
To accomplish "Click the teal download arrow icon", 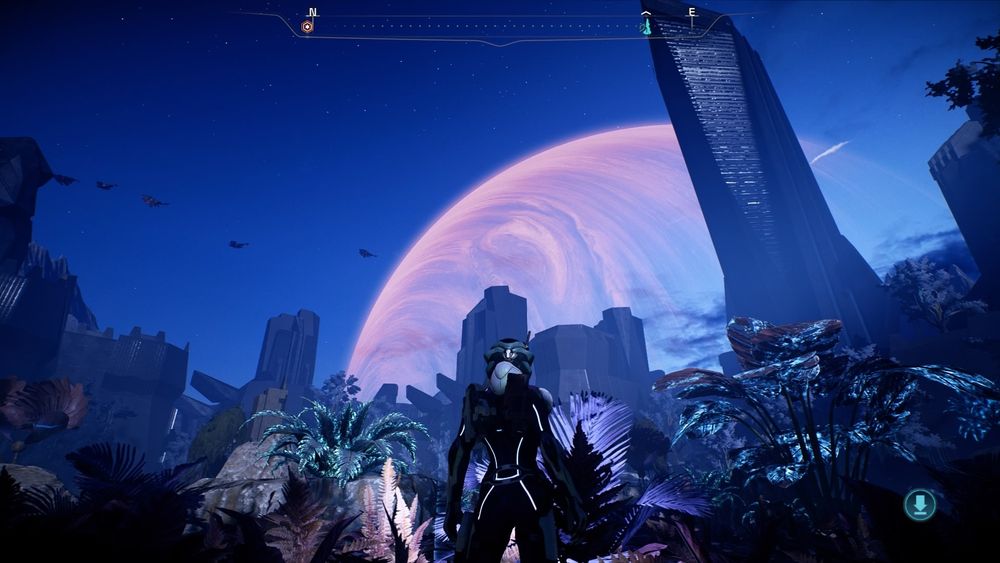I will [x=919, y=504].
